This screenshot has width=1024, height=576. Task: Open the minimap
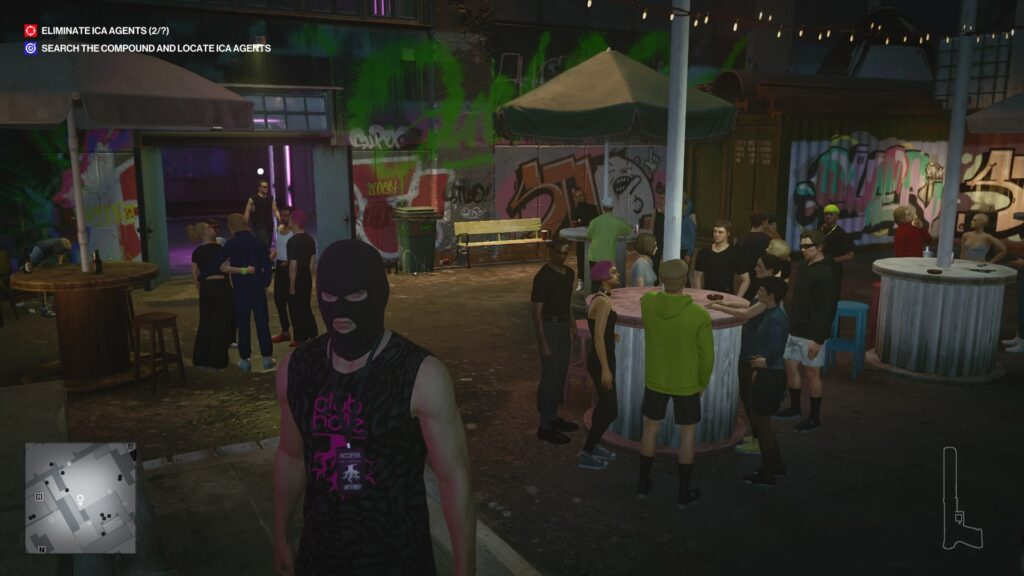click(x=80, y=498)
